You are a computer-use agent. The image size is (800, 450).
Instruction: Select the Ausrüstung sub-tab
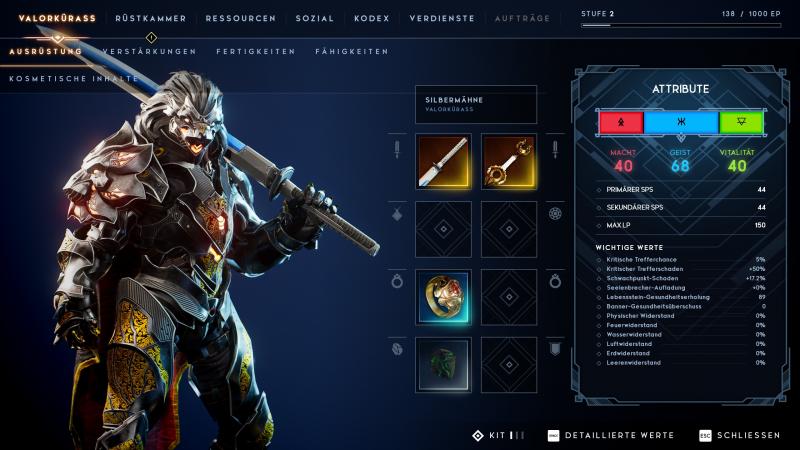pos(45,51)
